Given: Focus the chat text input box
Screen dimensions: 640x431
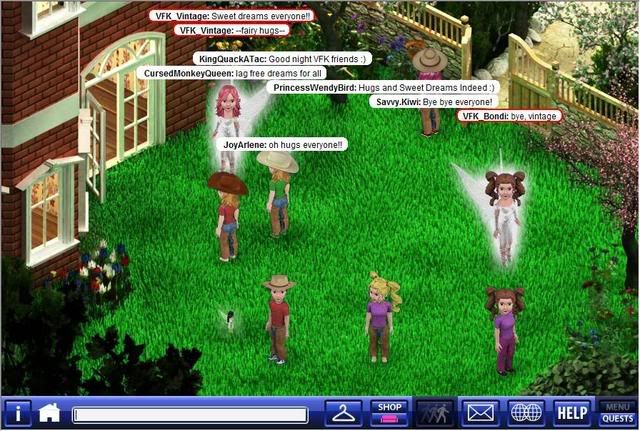Looking at the screenshot, I should 189,414.
